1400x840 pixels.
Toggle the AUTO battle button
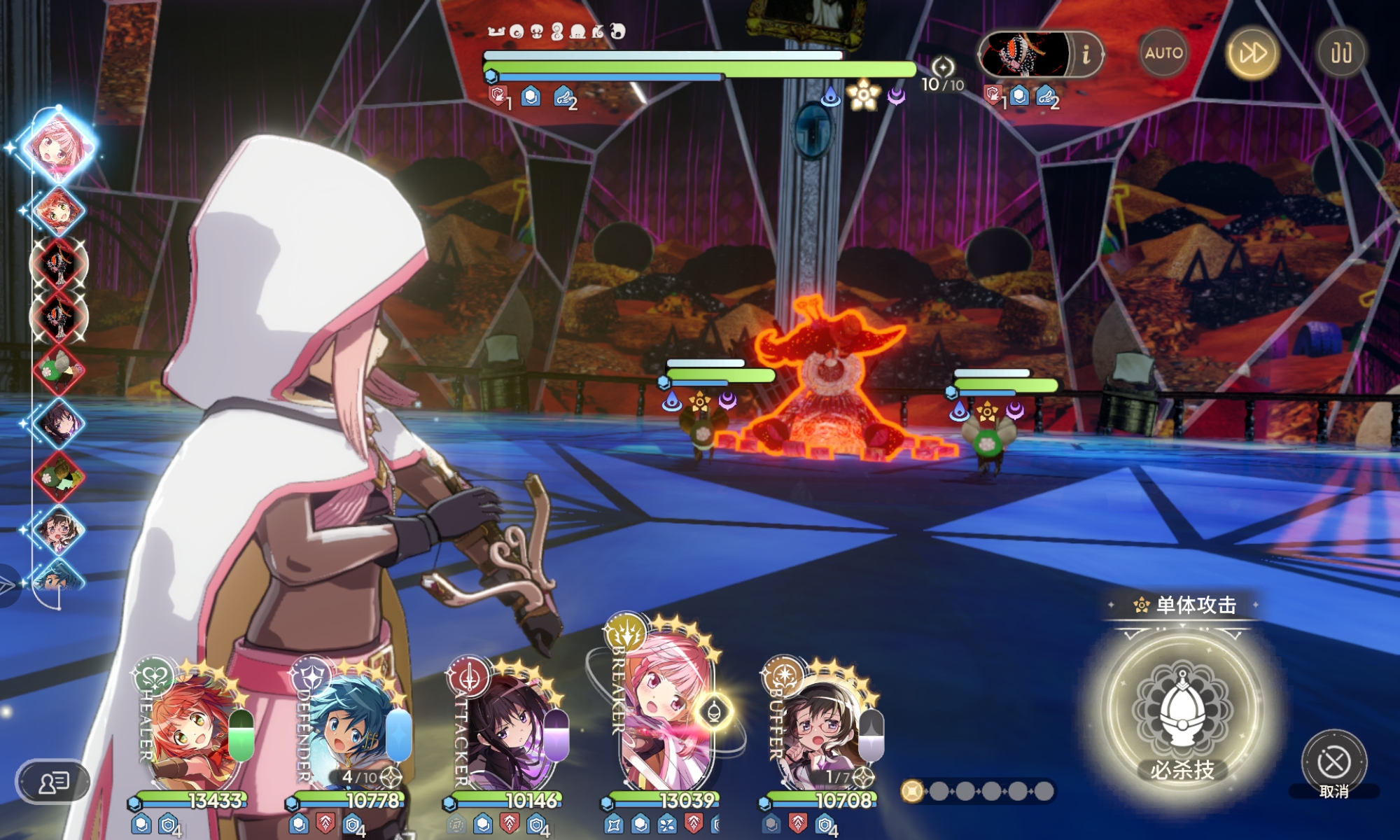1163,53
